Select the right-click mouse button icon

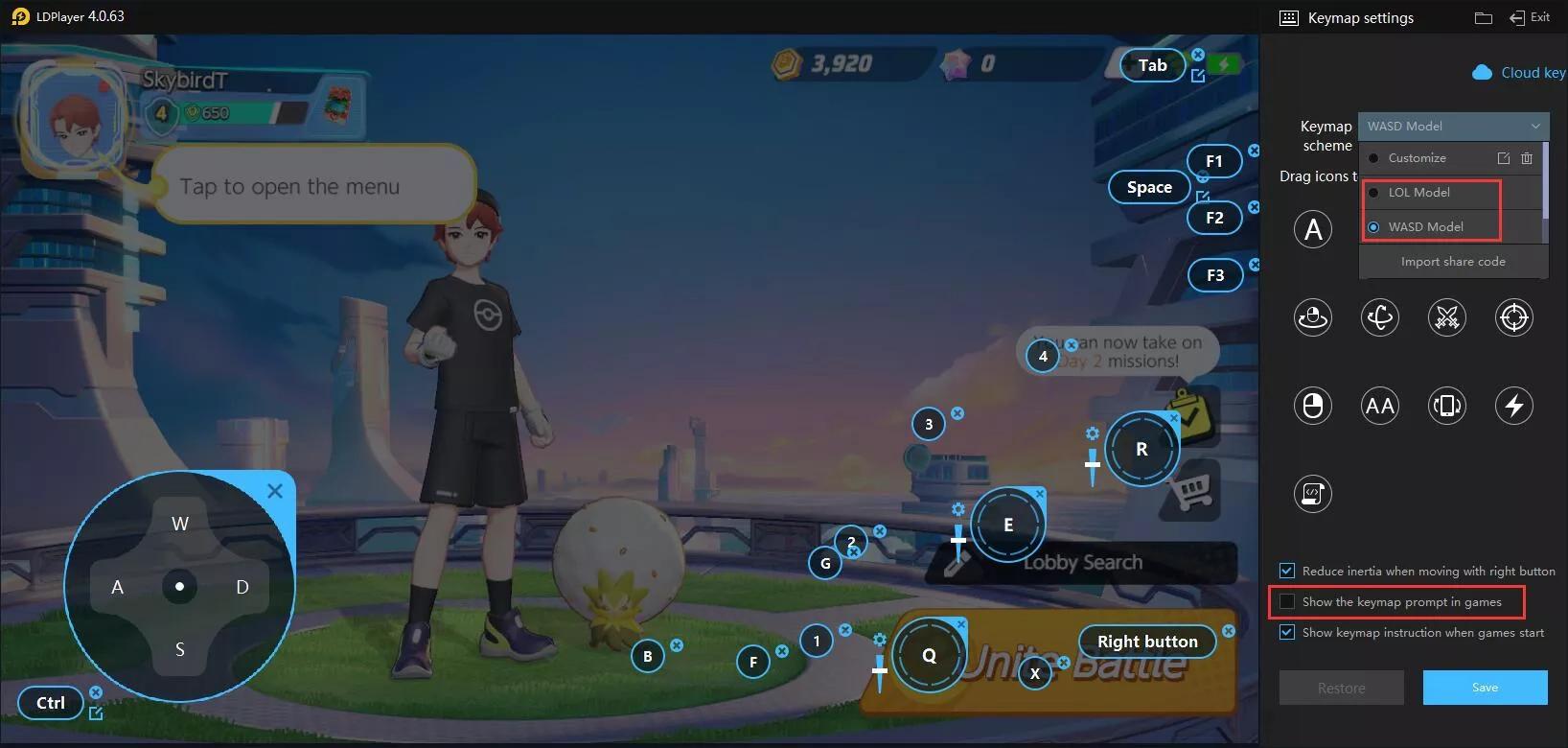tap(1312, 405)
